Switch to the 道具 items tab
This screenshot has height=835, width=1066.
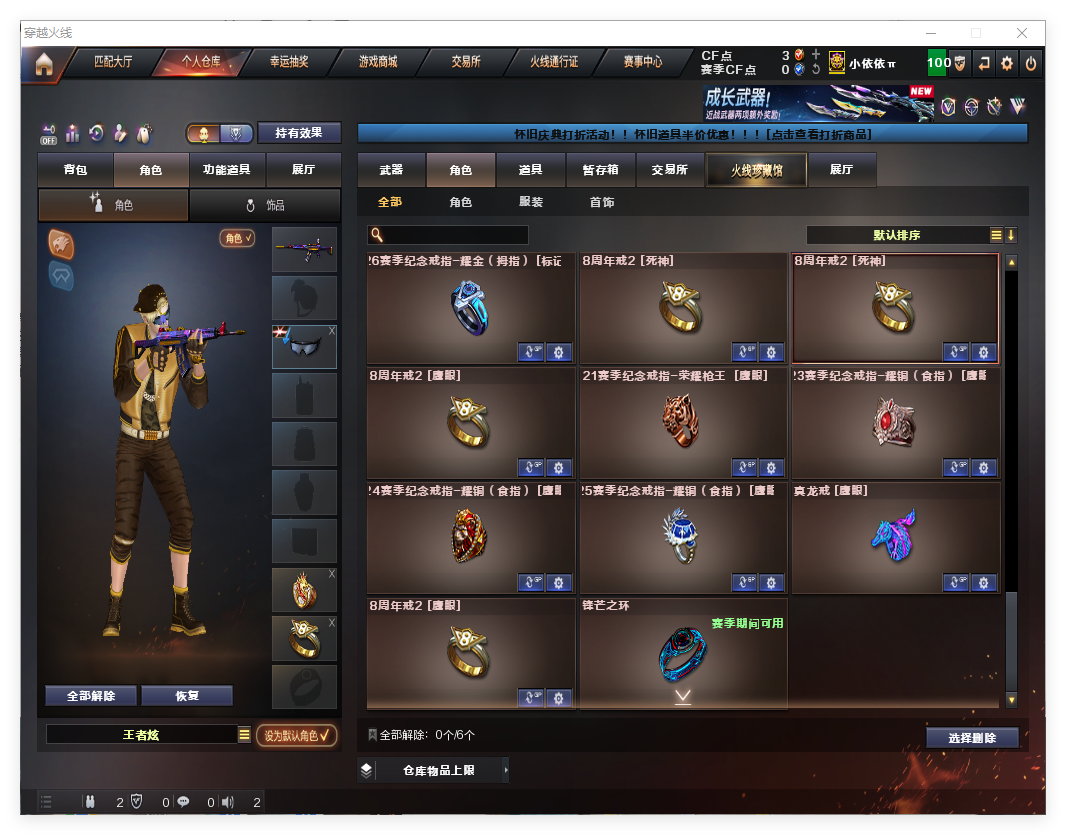point(530,170)
